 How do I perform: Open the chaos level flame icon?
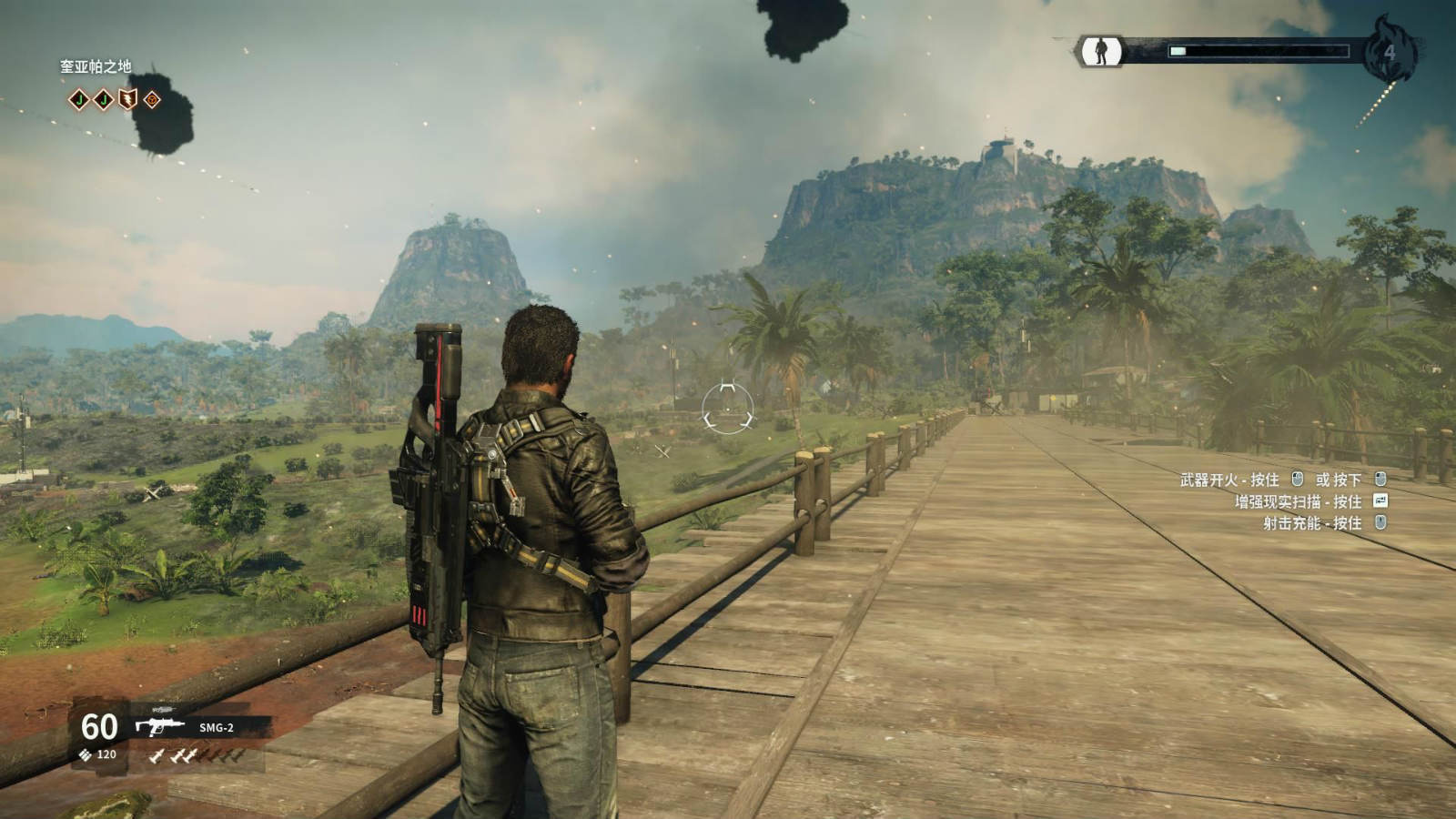click(1390, 51)
